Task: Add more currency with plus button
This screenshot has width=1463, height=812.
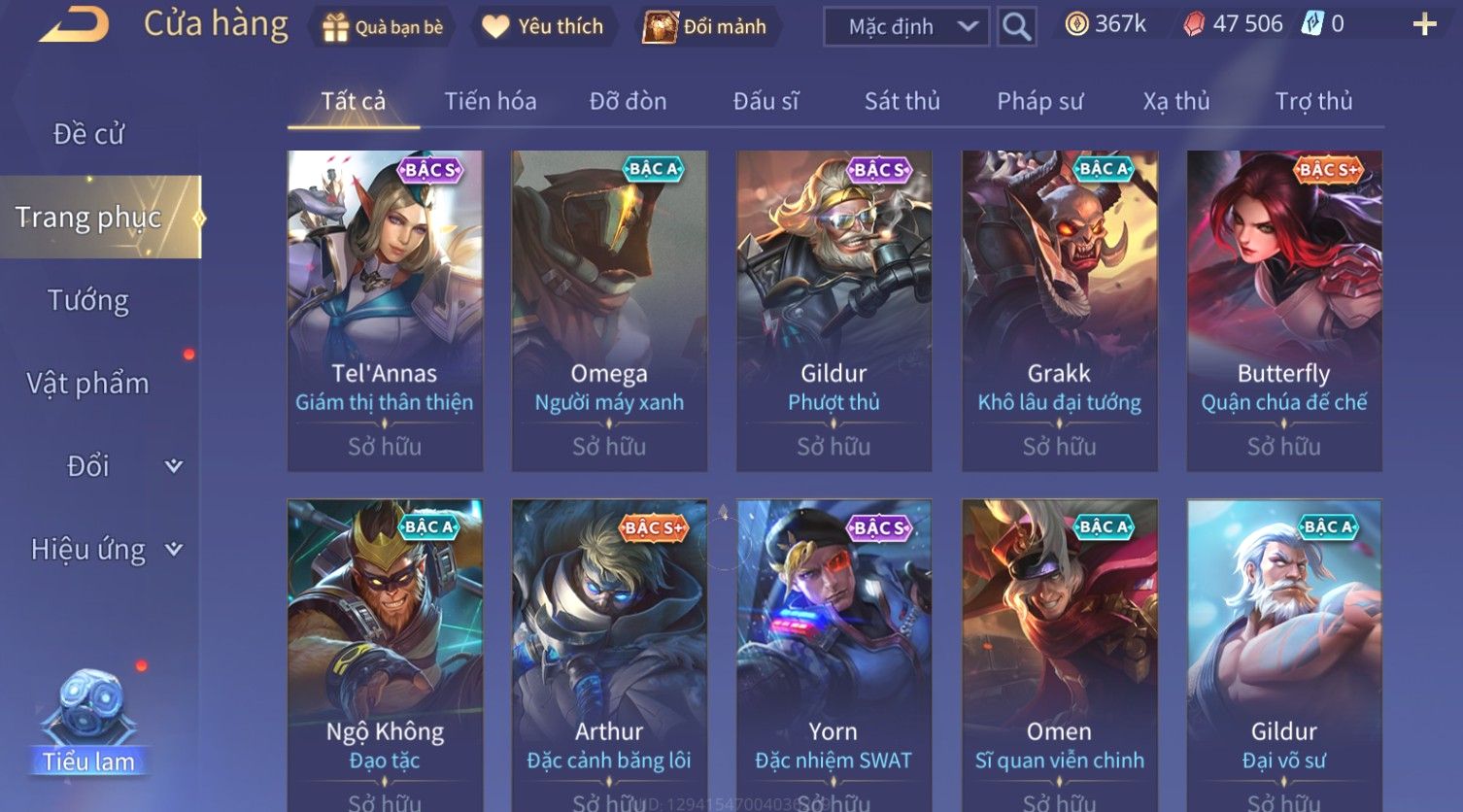Action: point(1424,24)
